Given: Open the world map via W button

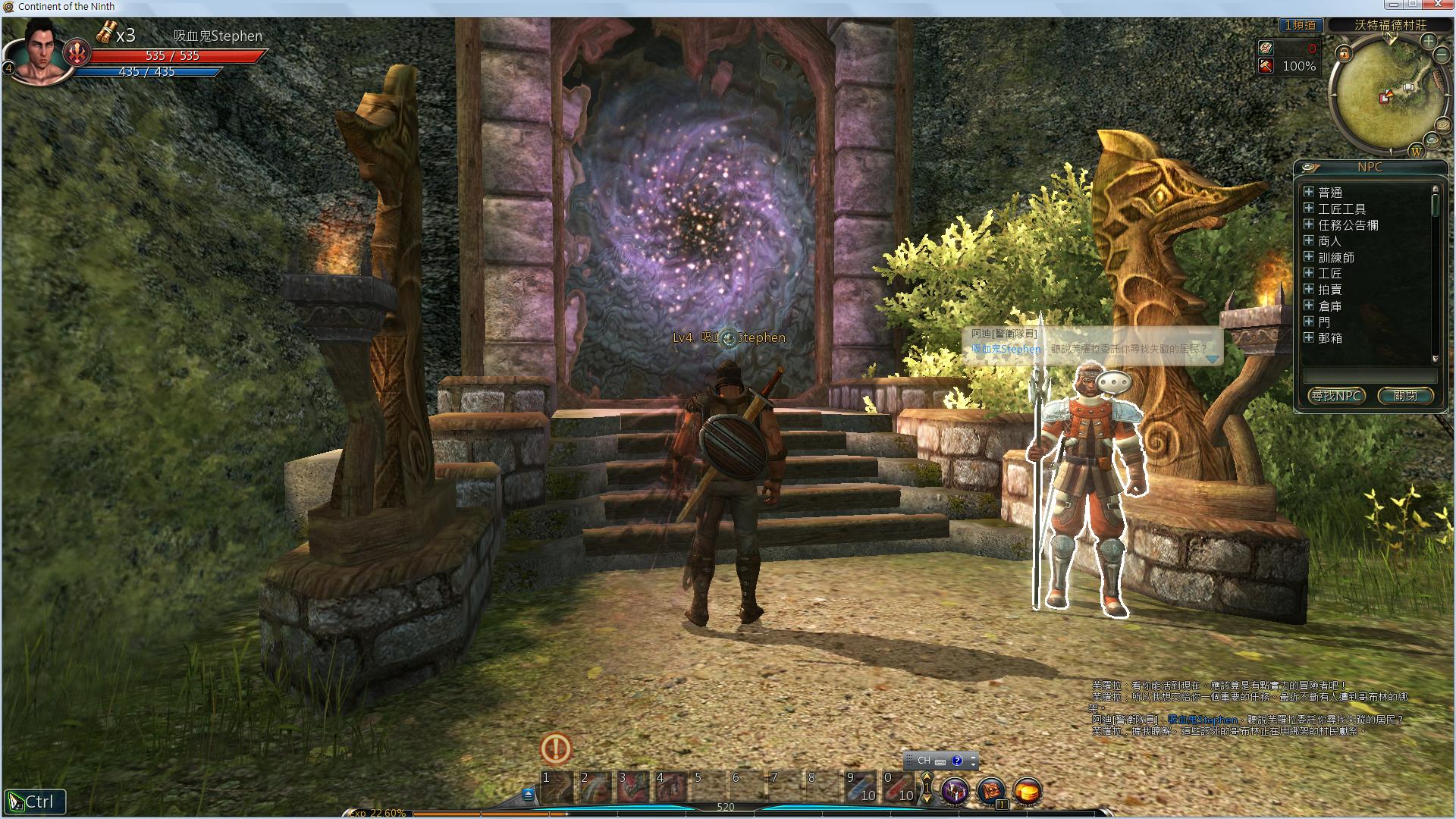Looking at the screenshot, I should pyautogui.click(x=1416, y=152).
